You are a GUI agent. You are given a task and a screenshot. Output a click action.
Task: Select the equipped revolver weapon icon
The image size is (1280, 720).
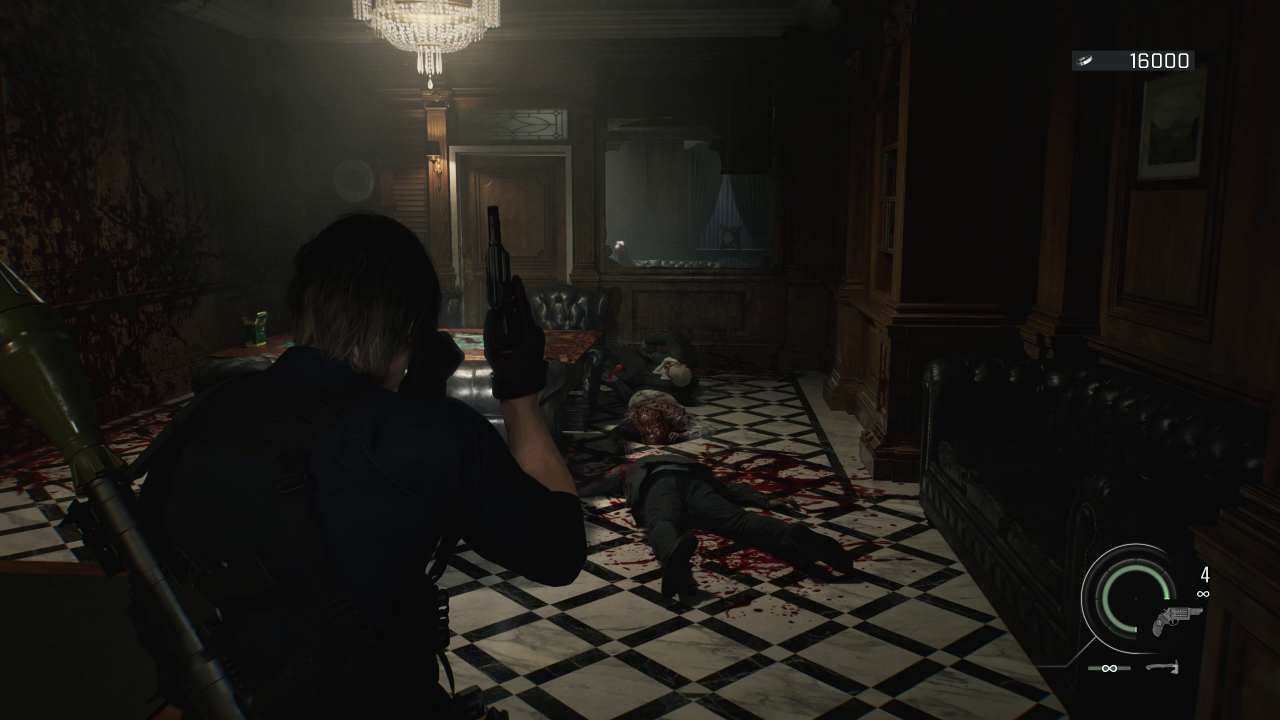pyautogui.click(x=1177, y=619)
